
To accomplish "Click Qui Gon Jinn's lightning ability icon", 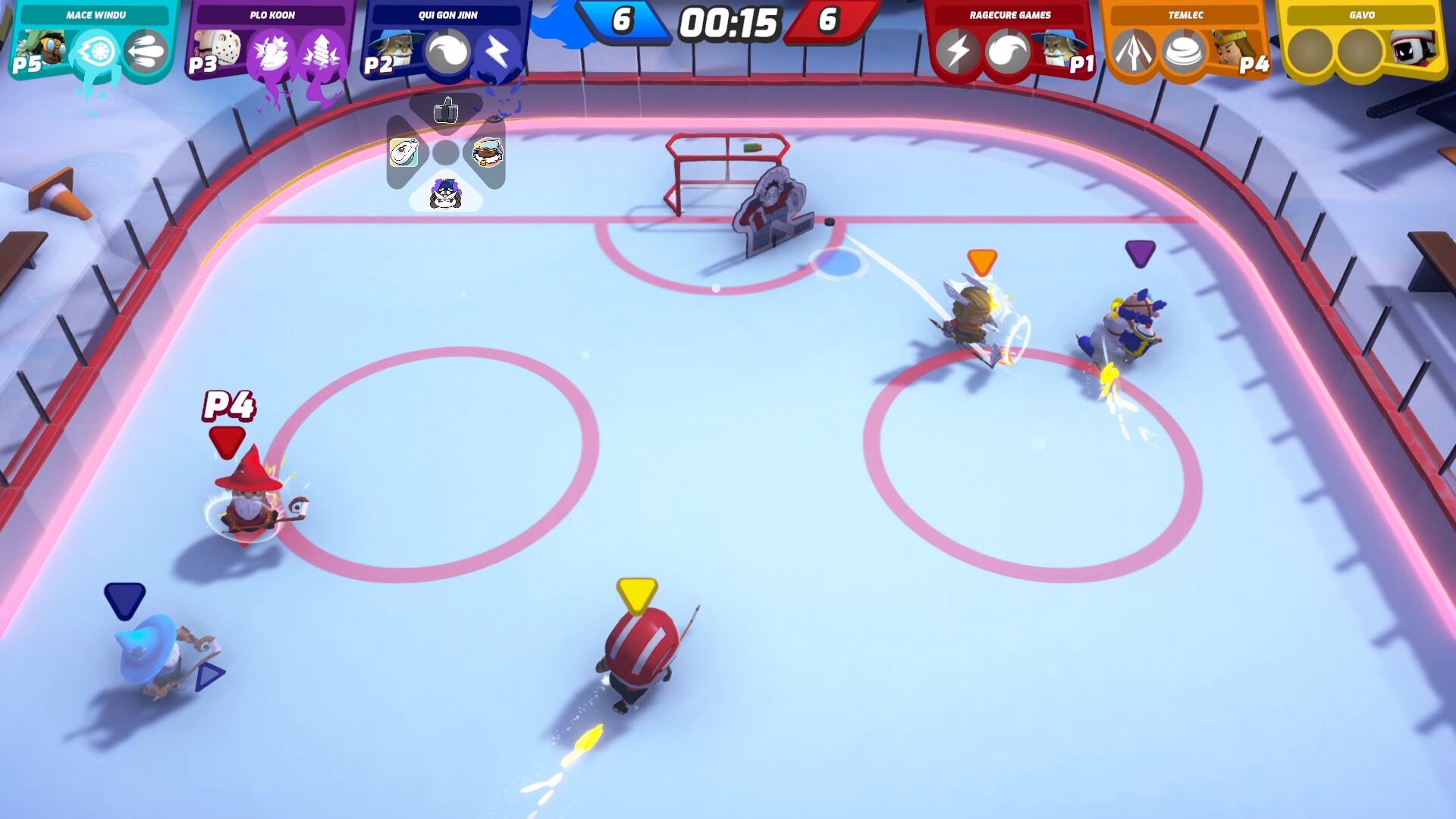I will coord(494,52).
